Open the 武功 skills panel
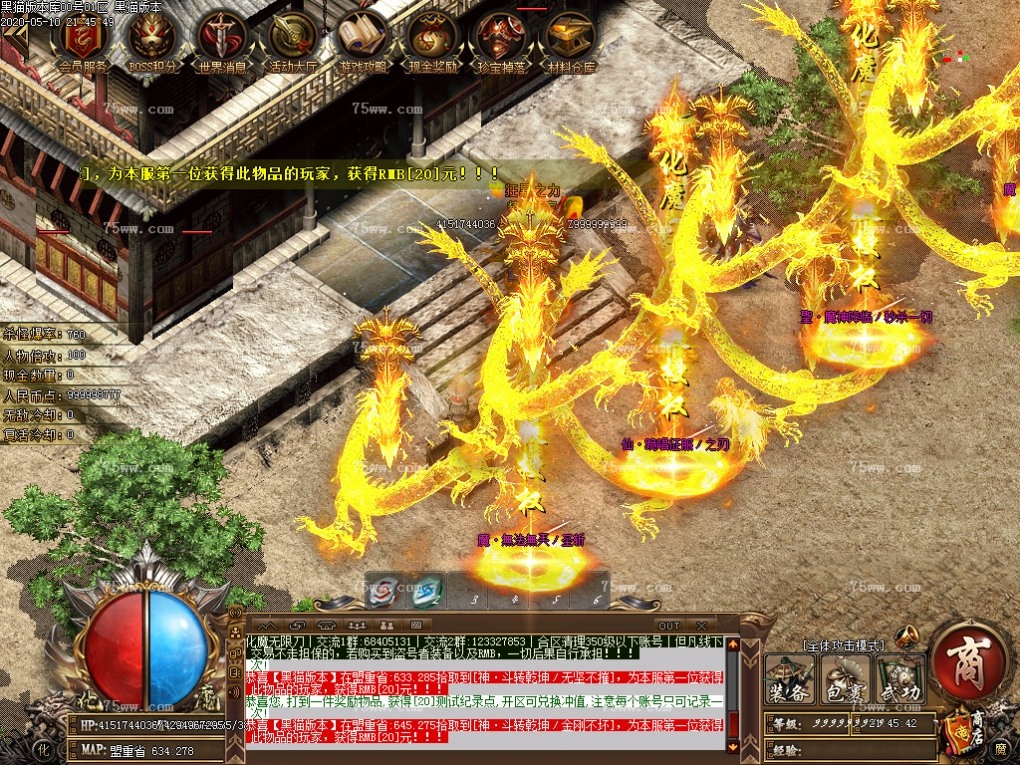The width and height of the screenshot is (1020, 765). click(x=898, y=679)
